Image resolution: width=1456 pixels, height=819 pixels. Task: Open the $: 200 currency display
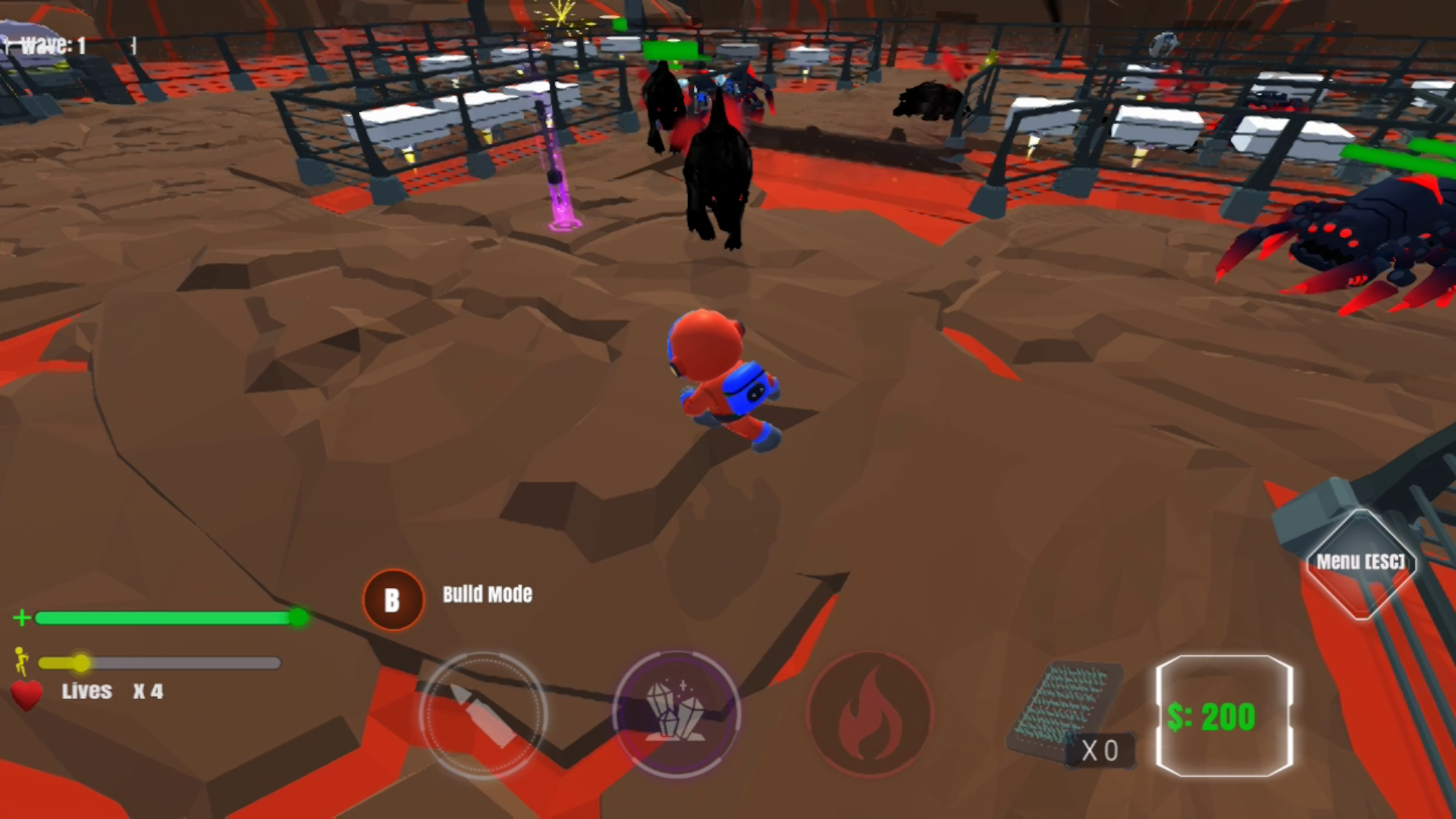click(1223, 715)
